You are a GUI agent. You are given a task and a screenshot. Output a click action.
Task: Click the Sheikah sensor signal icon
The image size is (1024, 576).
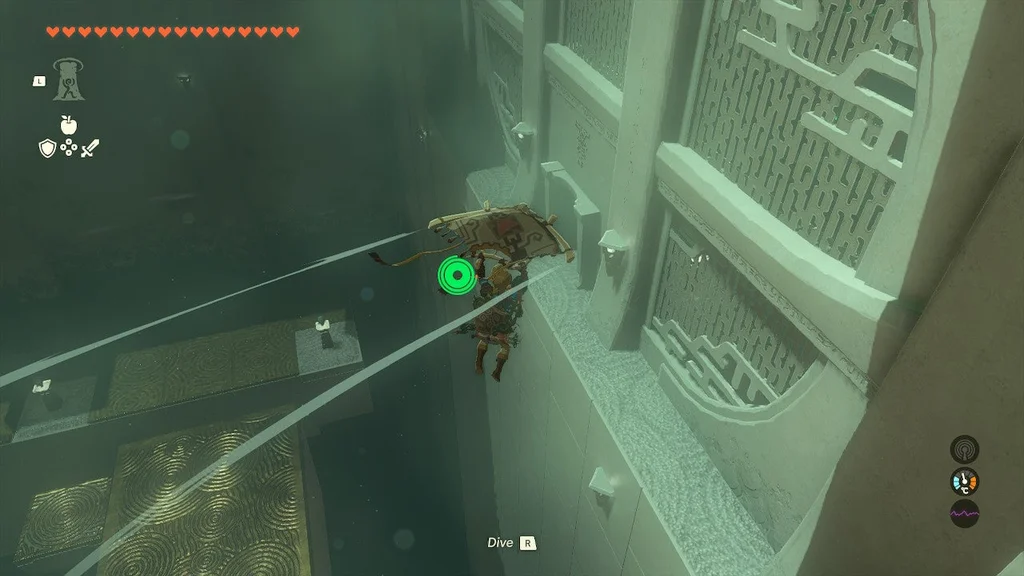pos(964,448)
